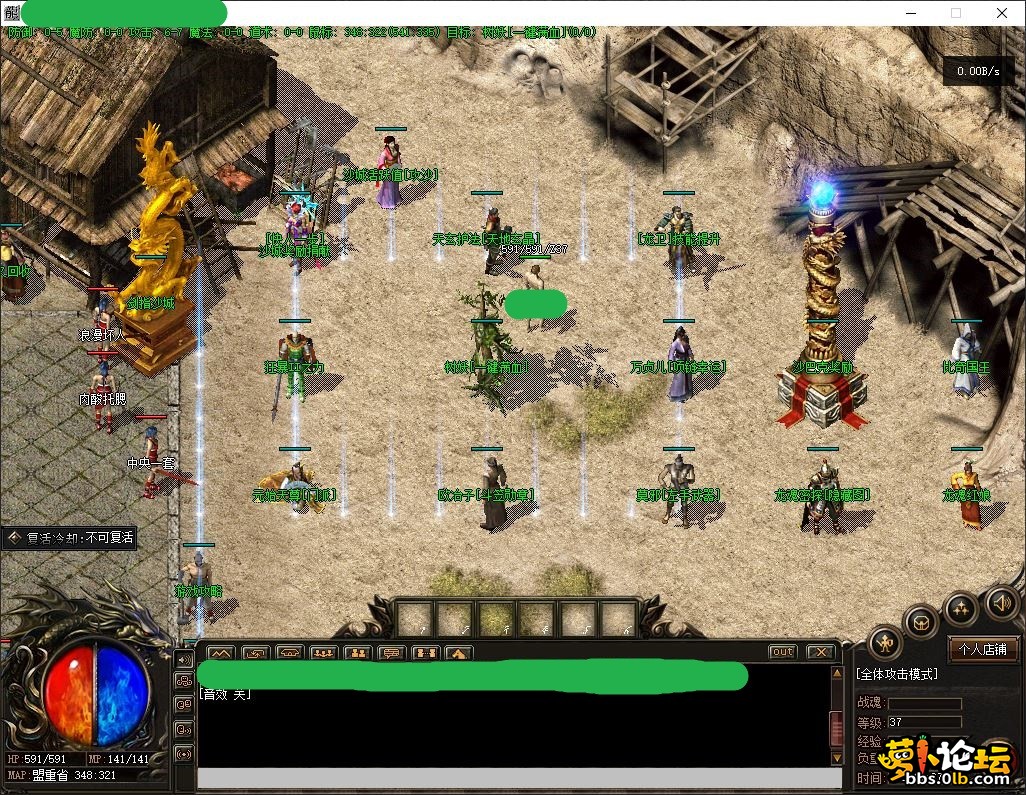Maximize the game window

point(955,13)
